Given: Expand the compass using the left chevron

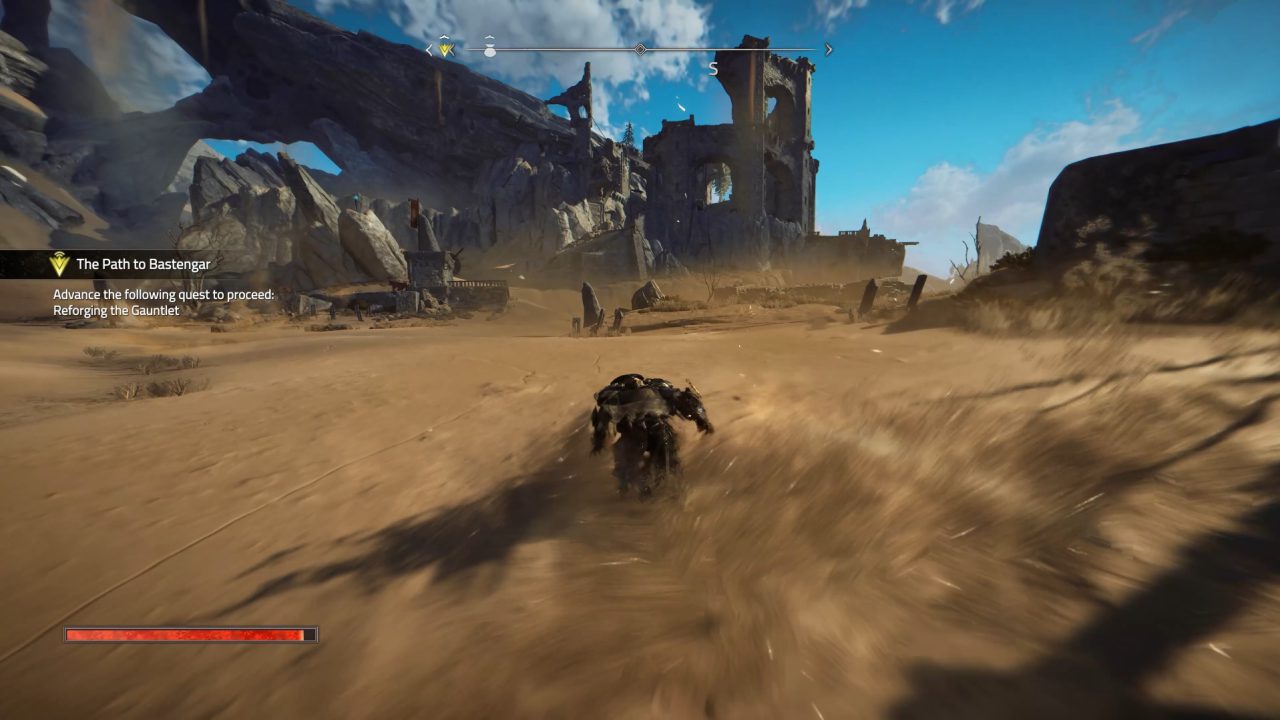Looking at the screenshot, I should (427, 48).
